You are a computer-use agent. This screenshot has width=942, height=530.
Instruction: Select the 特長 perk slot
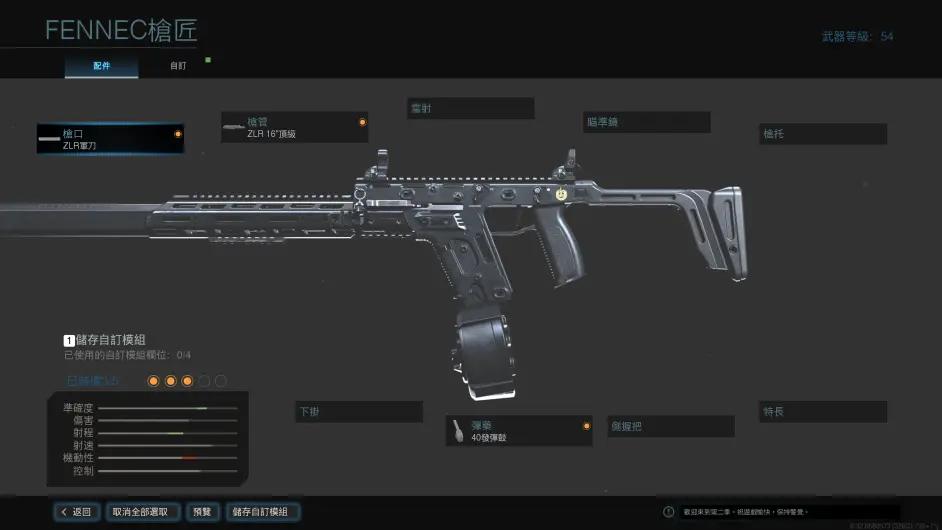(823, 412)
